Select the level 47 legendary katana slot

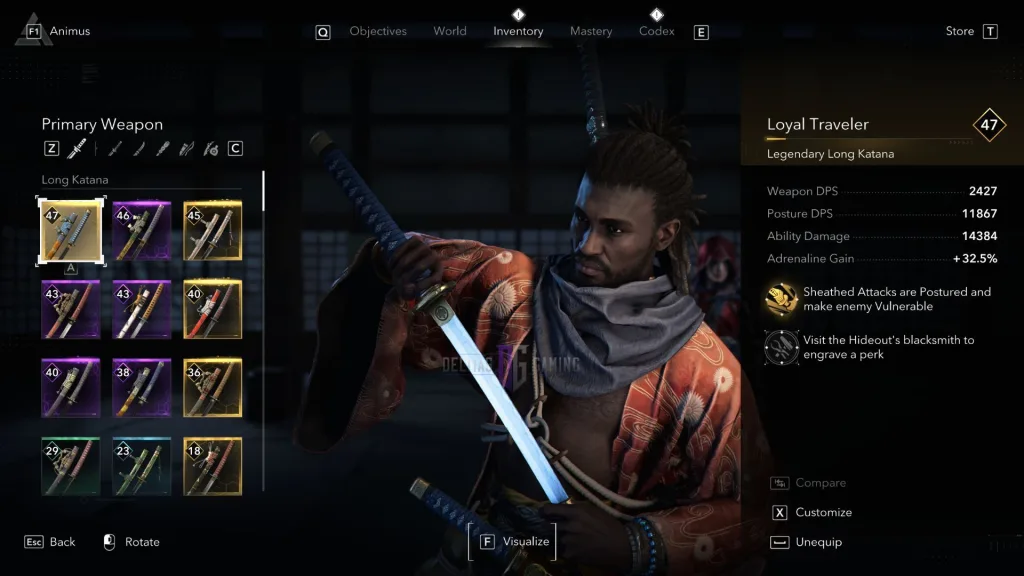click(70, 231)
